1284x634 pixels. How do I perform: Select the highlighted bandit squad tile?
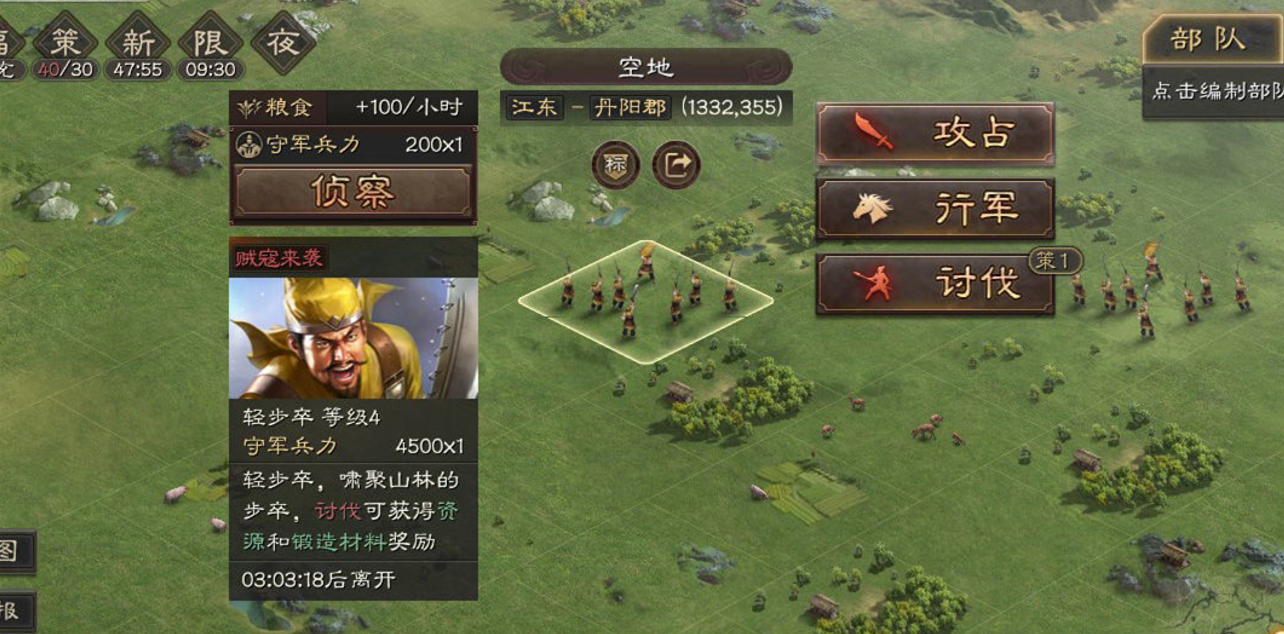pyautogui.click(x=645, y=300)
